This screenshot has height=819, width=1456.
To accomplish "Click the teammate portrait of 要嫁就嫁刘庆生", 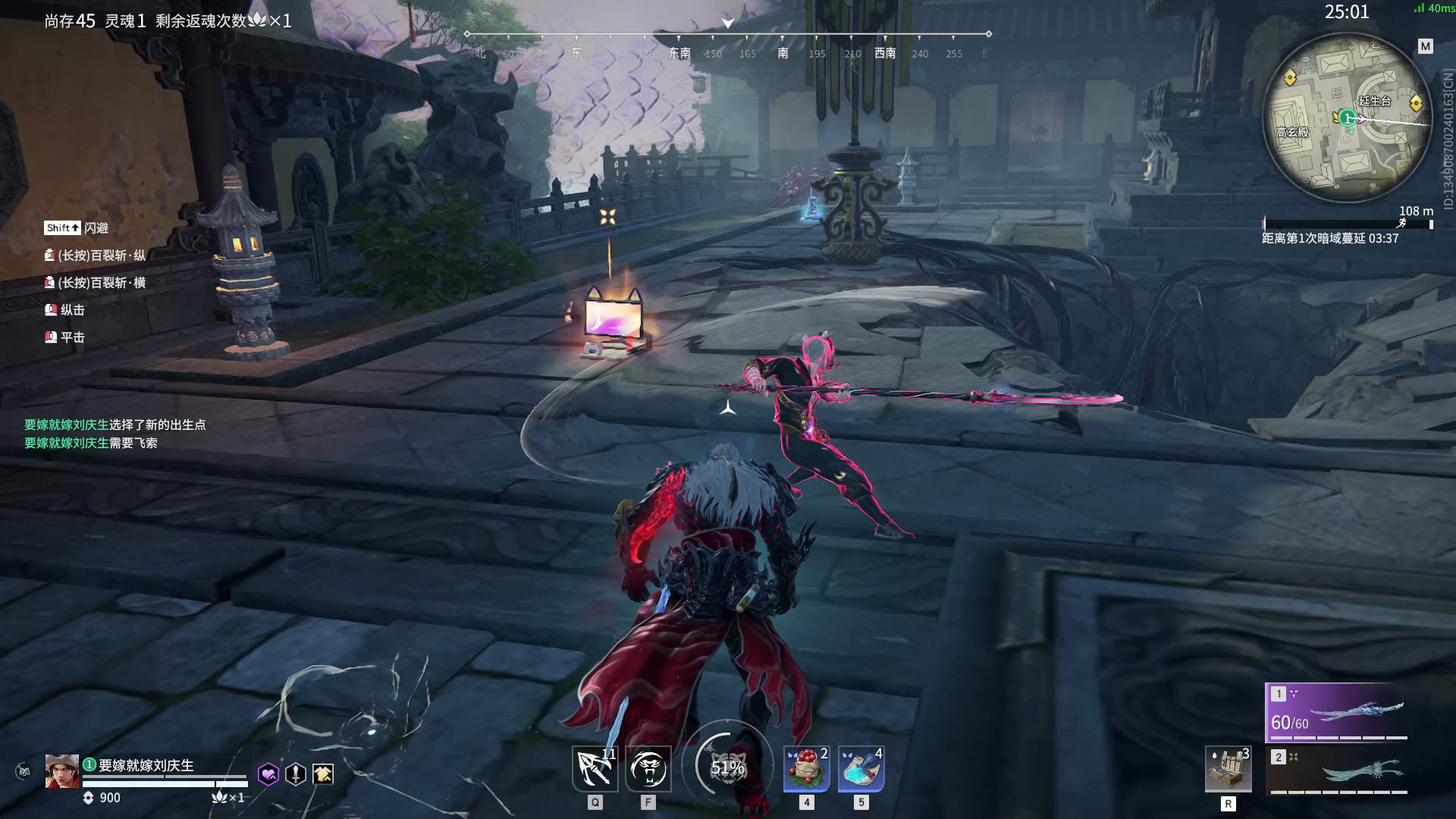I will pos(61,771).
